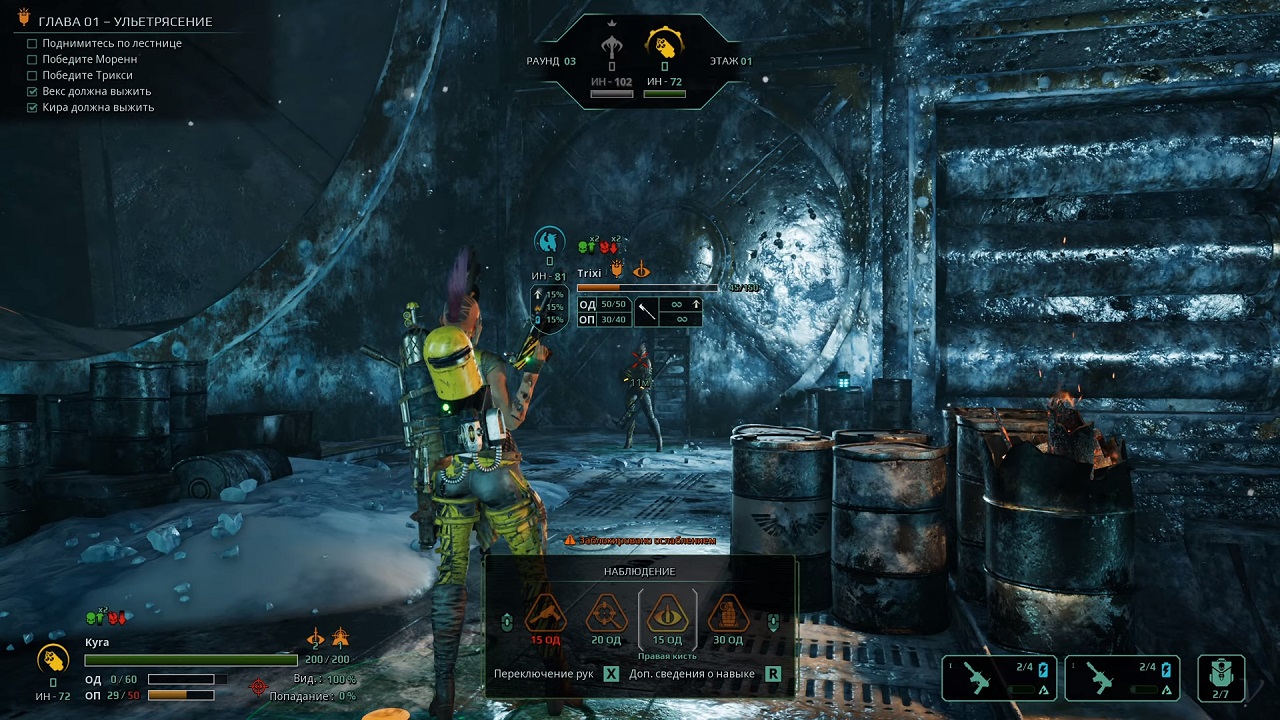The height and width of the screenshot is (720, 1280).
Task: Select the yellow initiative icon ИН-72
Action: click(x=664, y=45)
